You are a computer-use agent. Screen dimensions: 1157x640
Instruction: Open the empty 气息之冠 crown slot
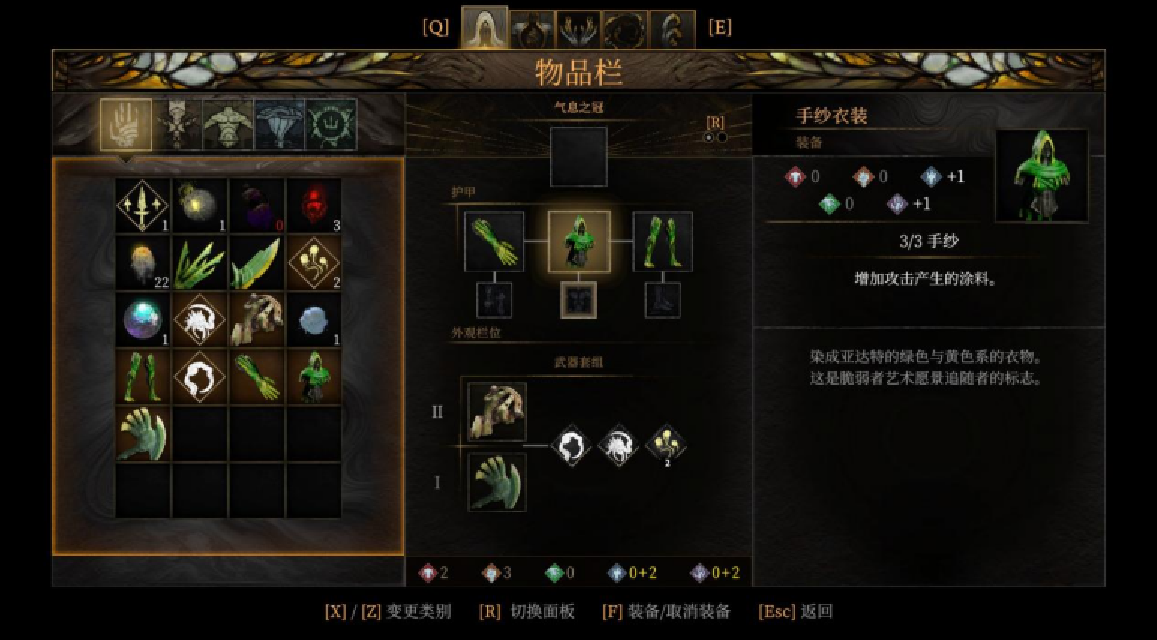point(578,156)
